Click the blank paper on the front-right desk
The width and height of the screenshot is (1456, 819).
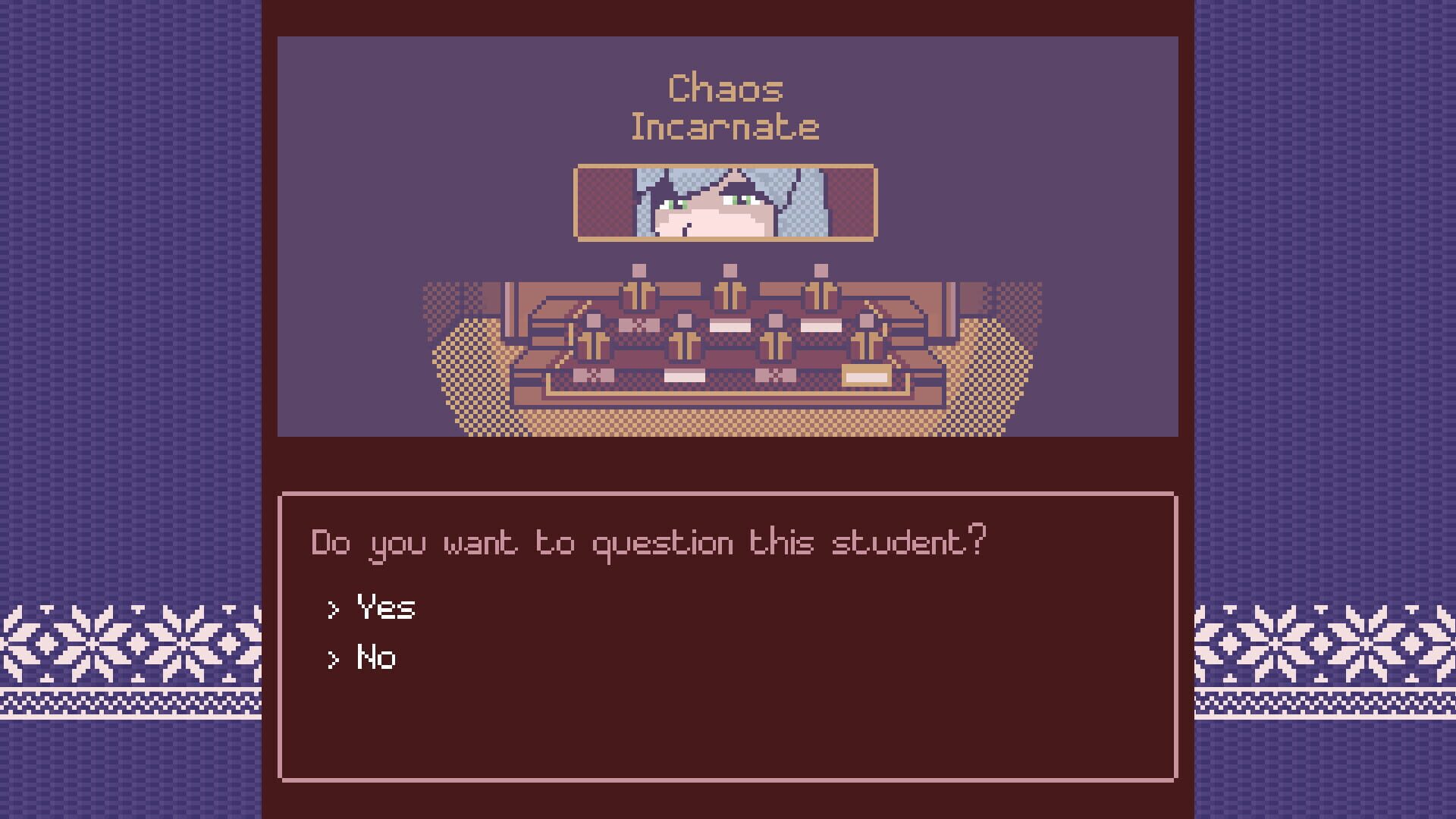(x=865, y=376)
